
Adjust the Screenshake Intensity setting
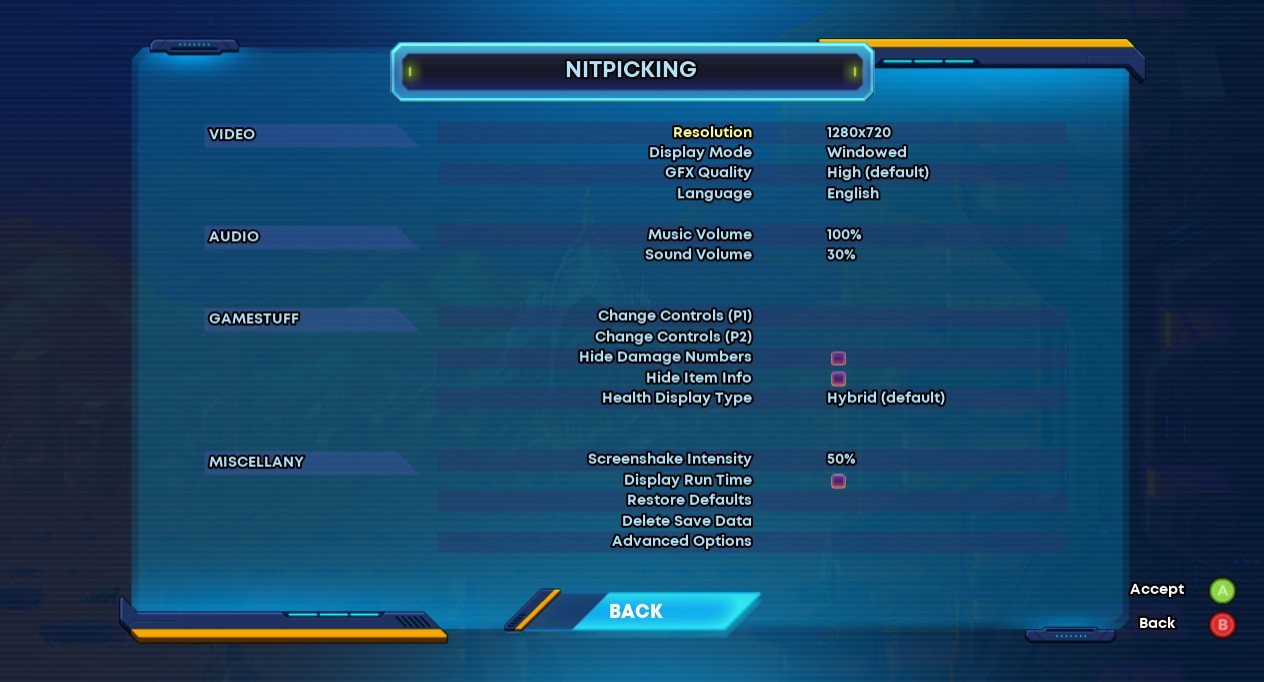pyautogui.click(x=669, y=459)
